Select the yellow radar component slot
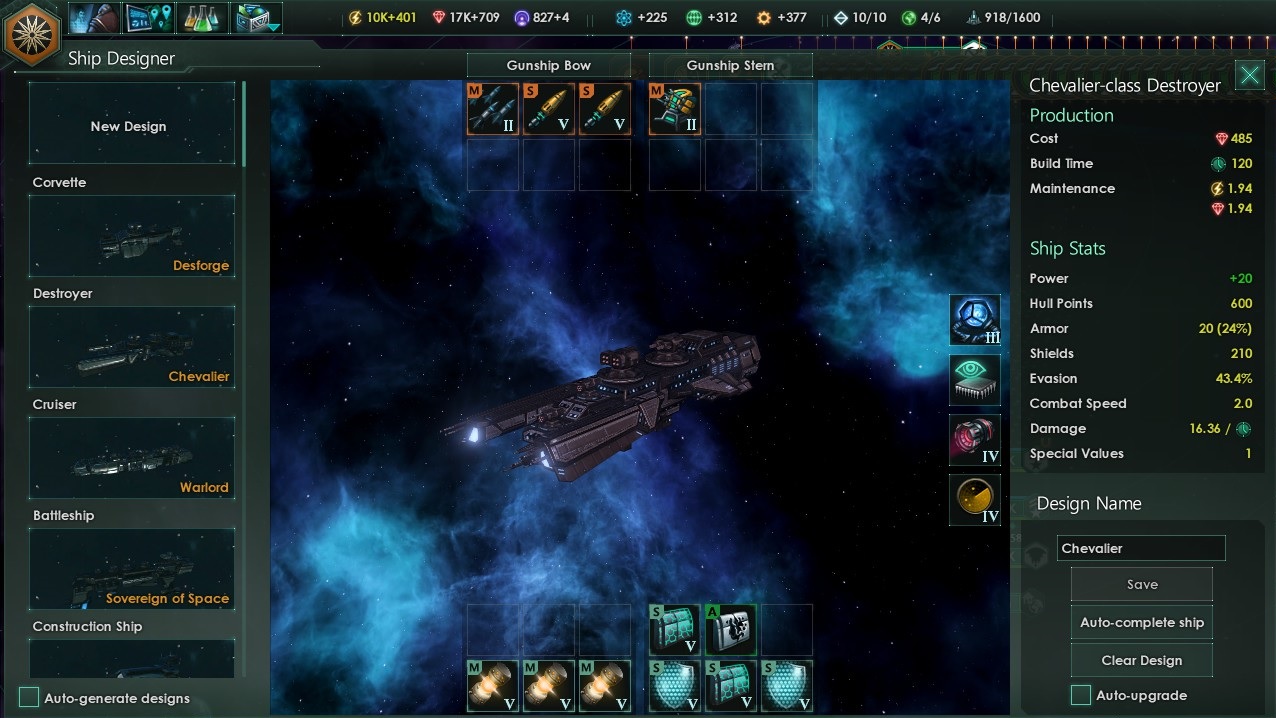This screenshot has height=718, width=1276. (974, 499)
